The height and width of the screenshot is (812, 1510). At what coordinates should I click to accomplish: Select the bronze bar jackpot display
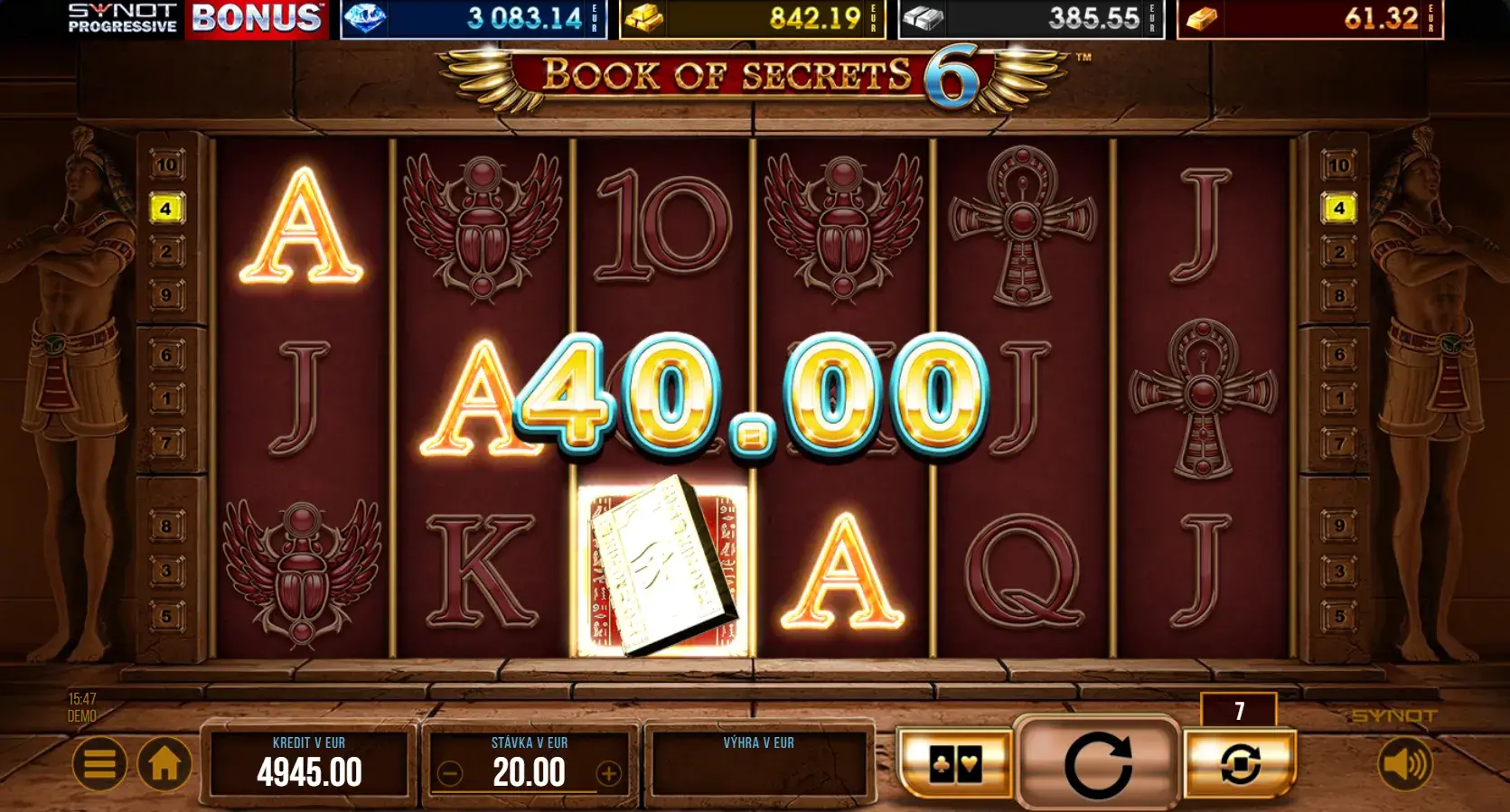pyautogui.click(x=1309, y=19)
